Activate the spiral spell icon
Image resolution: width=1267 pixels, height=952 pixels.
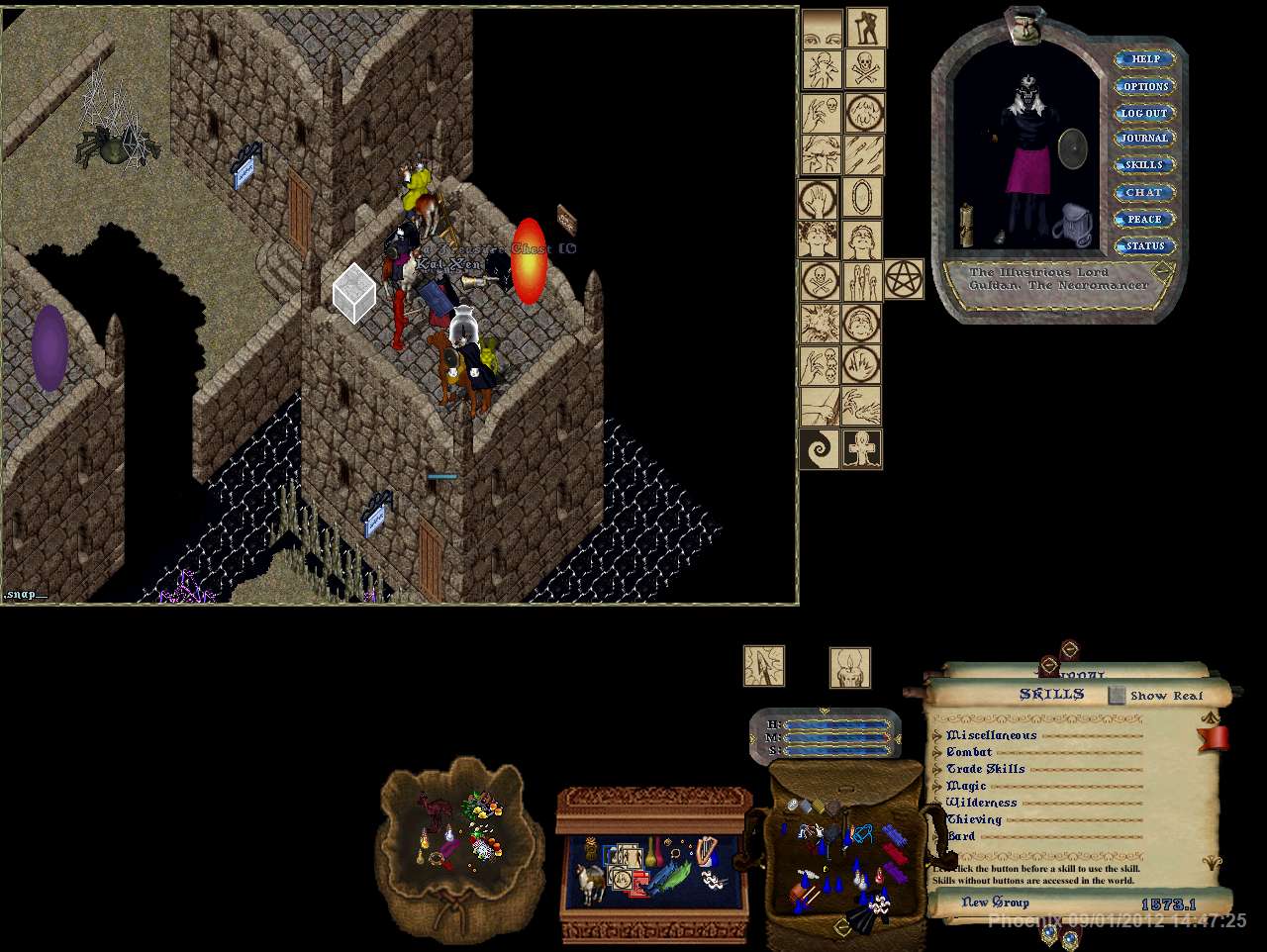pyautogui.click(x=820, y=449)
